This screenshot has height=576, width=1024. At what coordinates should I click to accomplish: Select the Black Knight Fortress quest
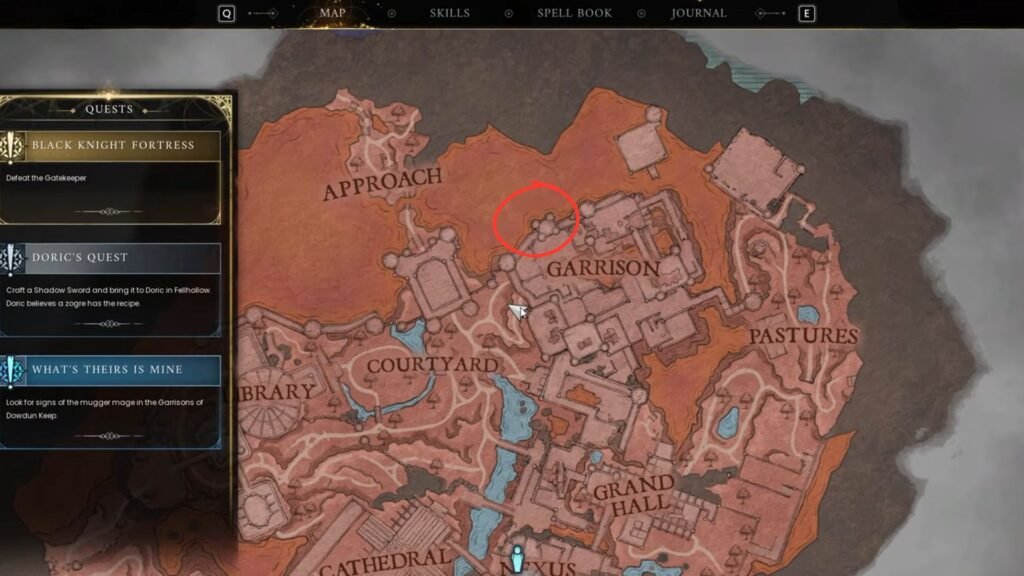pos(113,146)
